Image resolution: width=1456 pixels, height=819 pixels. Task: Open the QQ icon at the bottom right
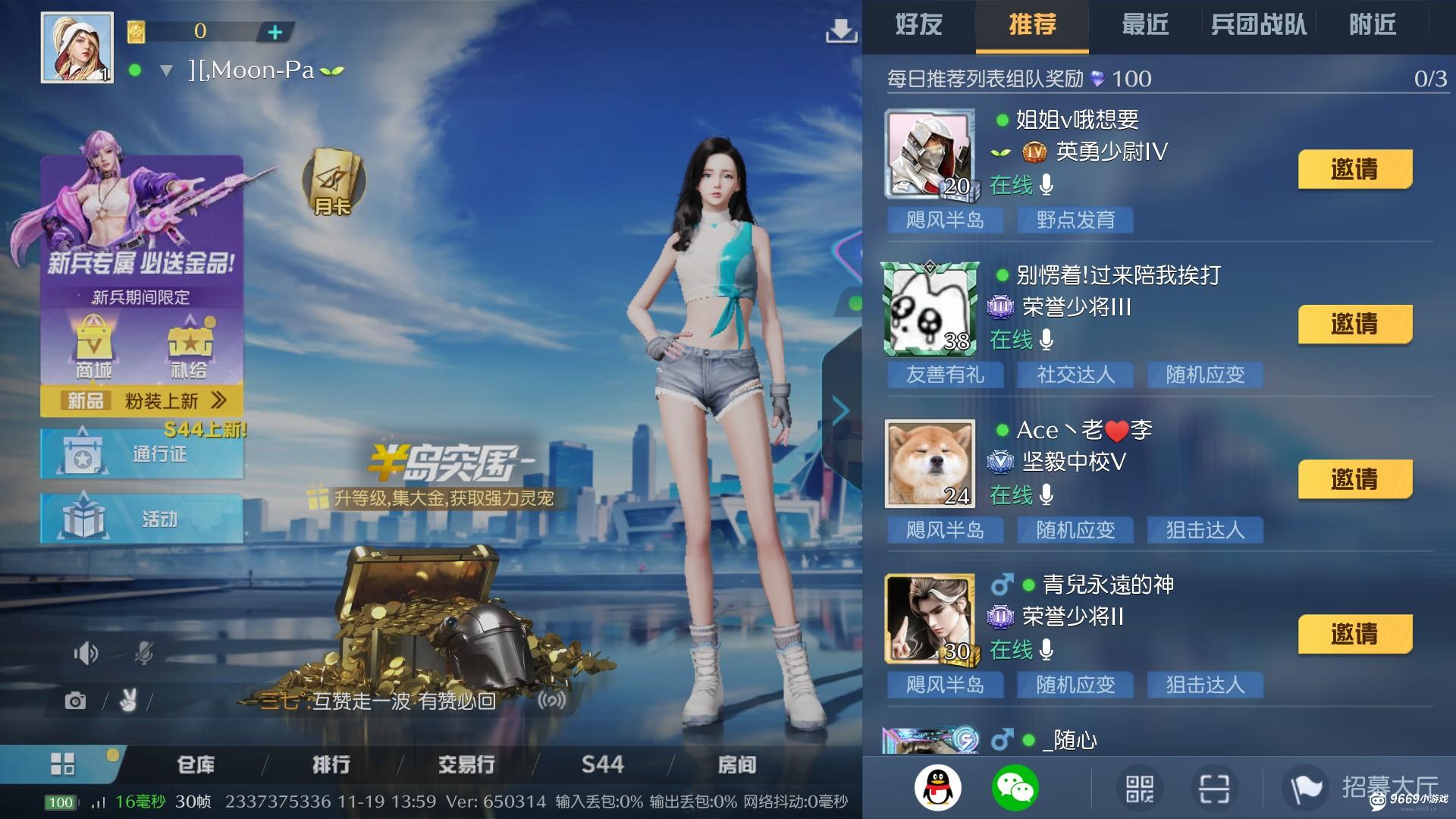[938, 787]
